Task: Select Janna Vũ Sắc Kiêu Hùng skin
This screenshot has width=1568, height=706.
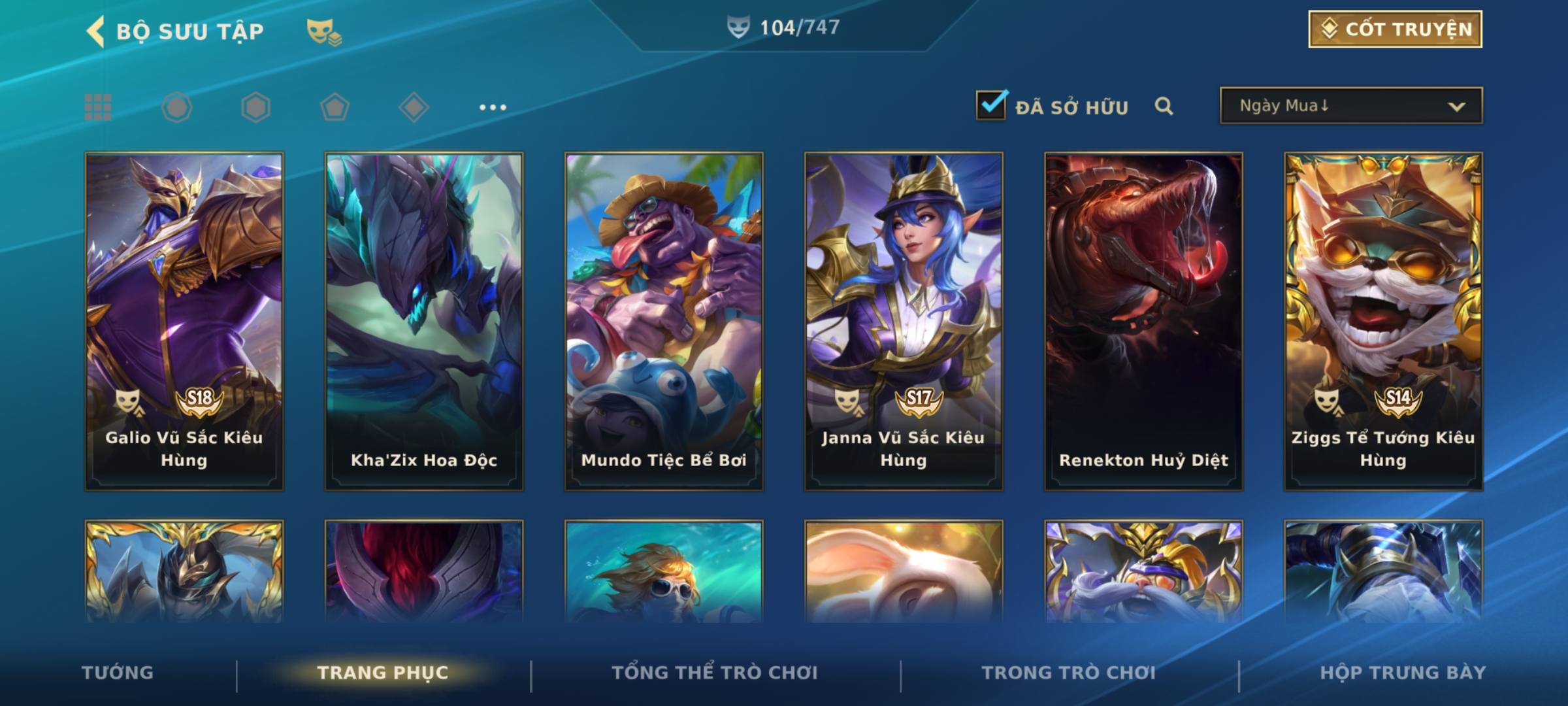Action: tap(904, 321)
